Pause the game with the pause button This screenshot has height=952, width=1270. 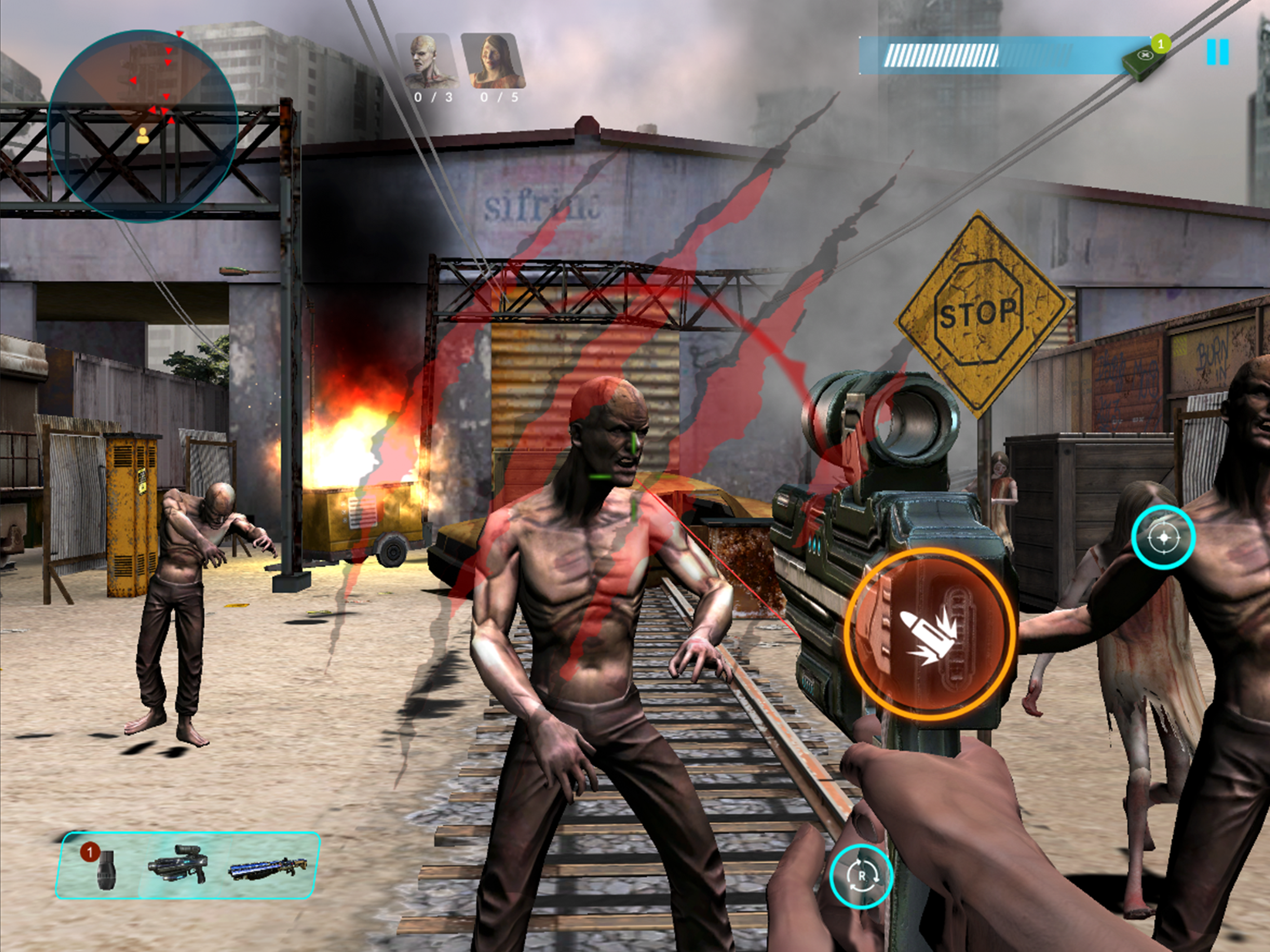pyautogui.click(x=1217, y=52)
